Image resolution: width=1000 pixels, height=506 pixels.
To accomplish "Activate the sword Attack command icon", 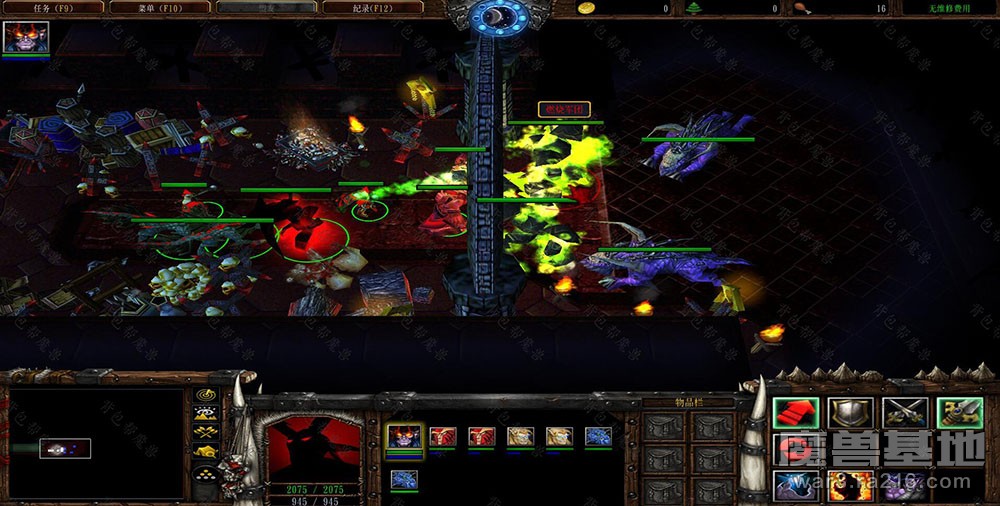I will pyautogui.click(x=959, y=412).
